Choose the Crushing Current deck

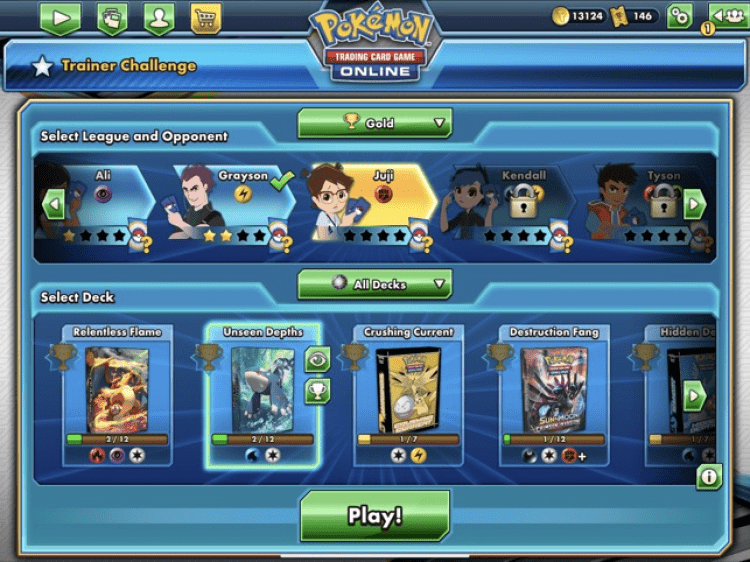pyautogui.click(x=408, y=392)
